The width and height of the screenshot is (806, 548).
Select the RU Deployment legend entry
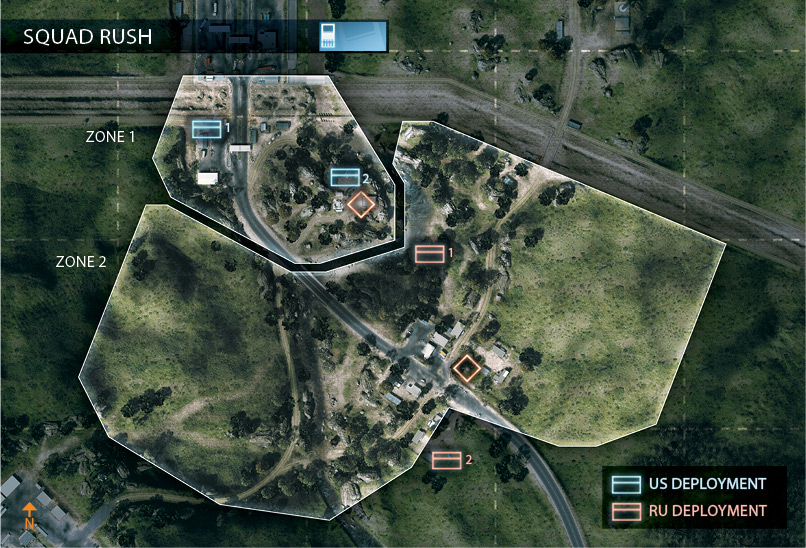(x=690, y=511)
